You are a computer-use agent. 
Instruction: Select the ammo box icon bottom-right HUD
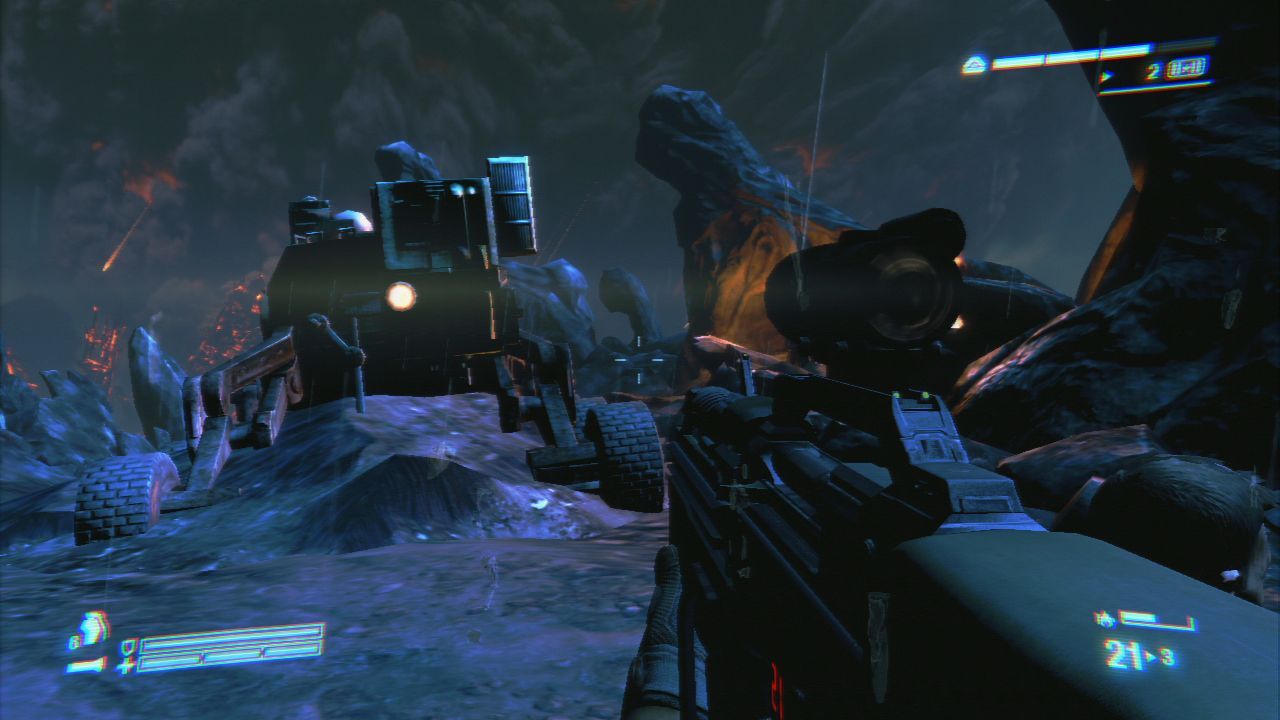pos(1106,619)
